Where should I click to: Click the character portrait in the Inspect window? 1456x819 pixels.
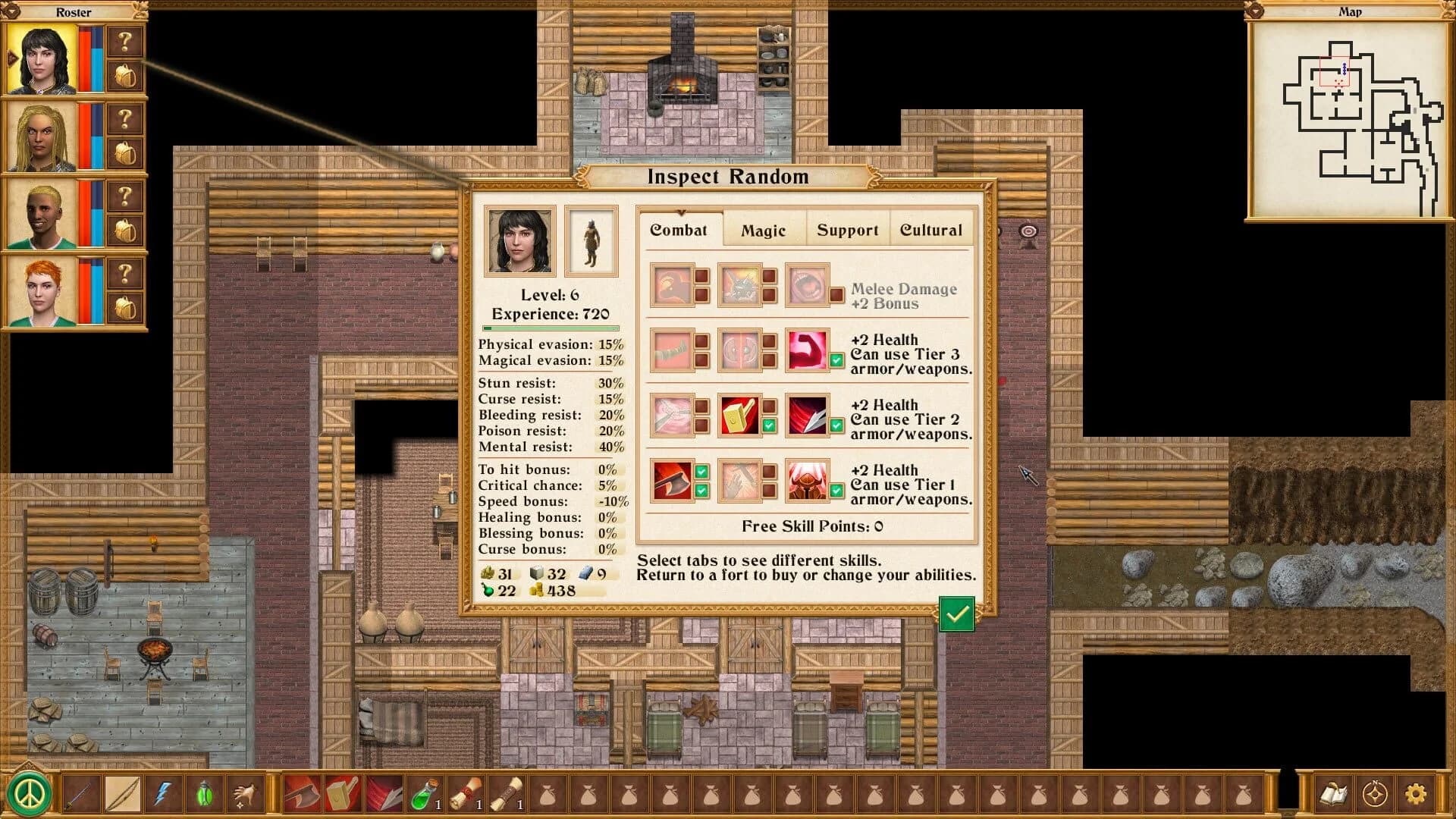519,240
